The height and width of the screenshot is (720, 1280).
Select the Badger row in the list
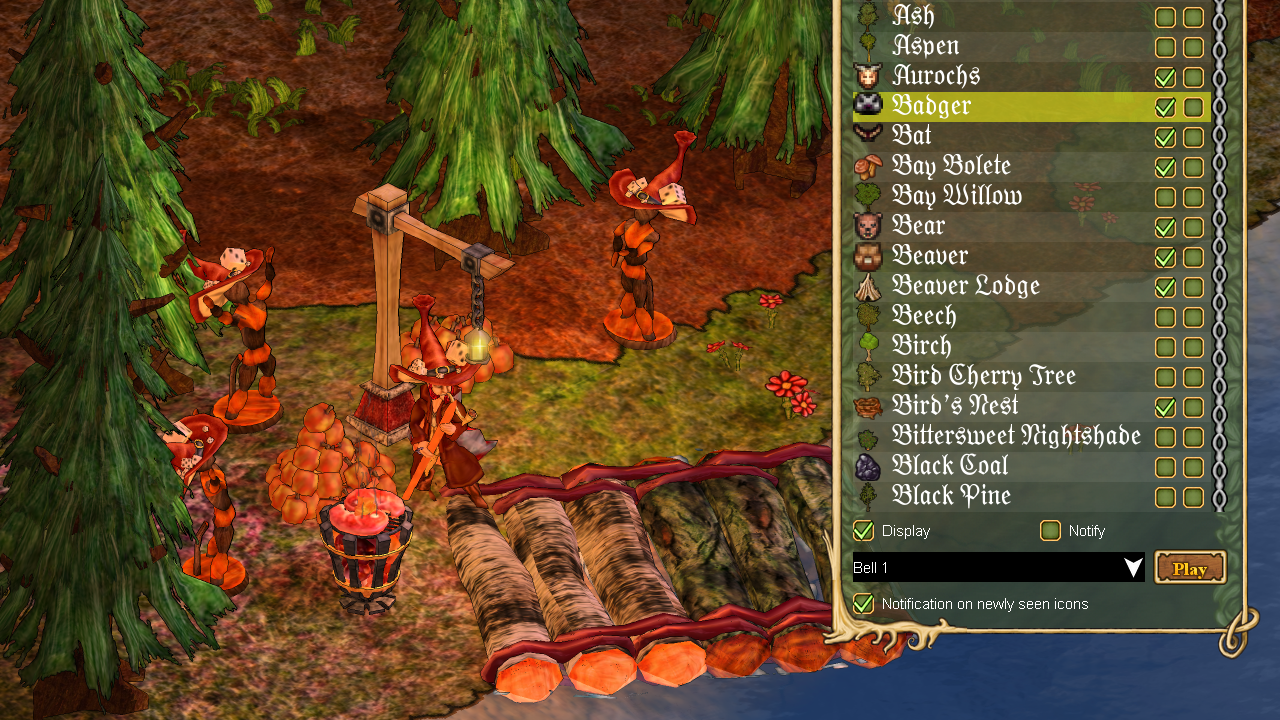[x=931, y=106]
